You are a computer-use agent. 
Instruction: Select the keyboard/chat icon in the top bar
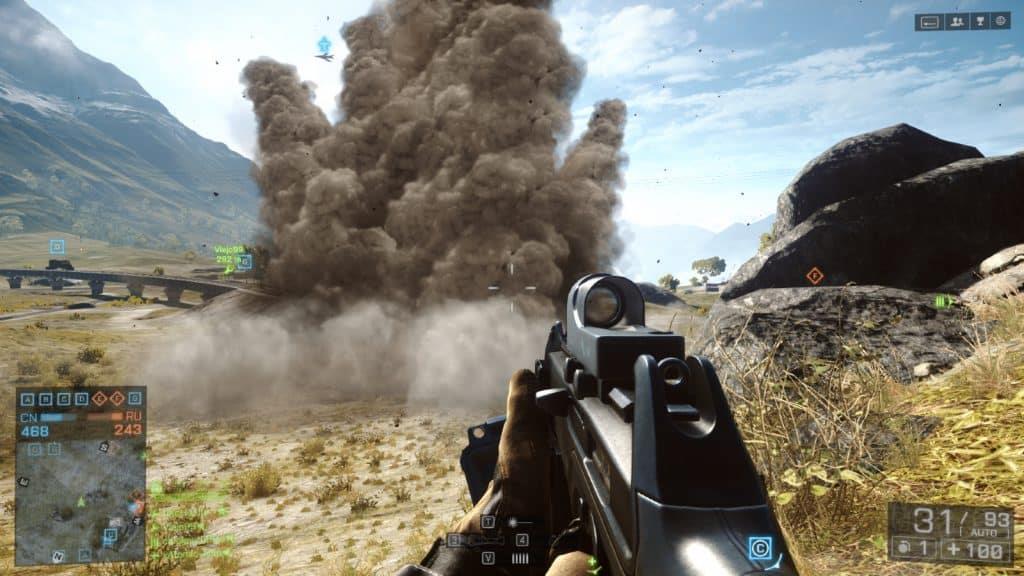pos(929,21)
